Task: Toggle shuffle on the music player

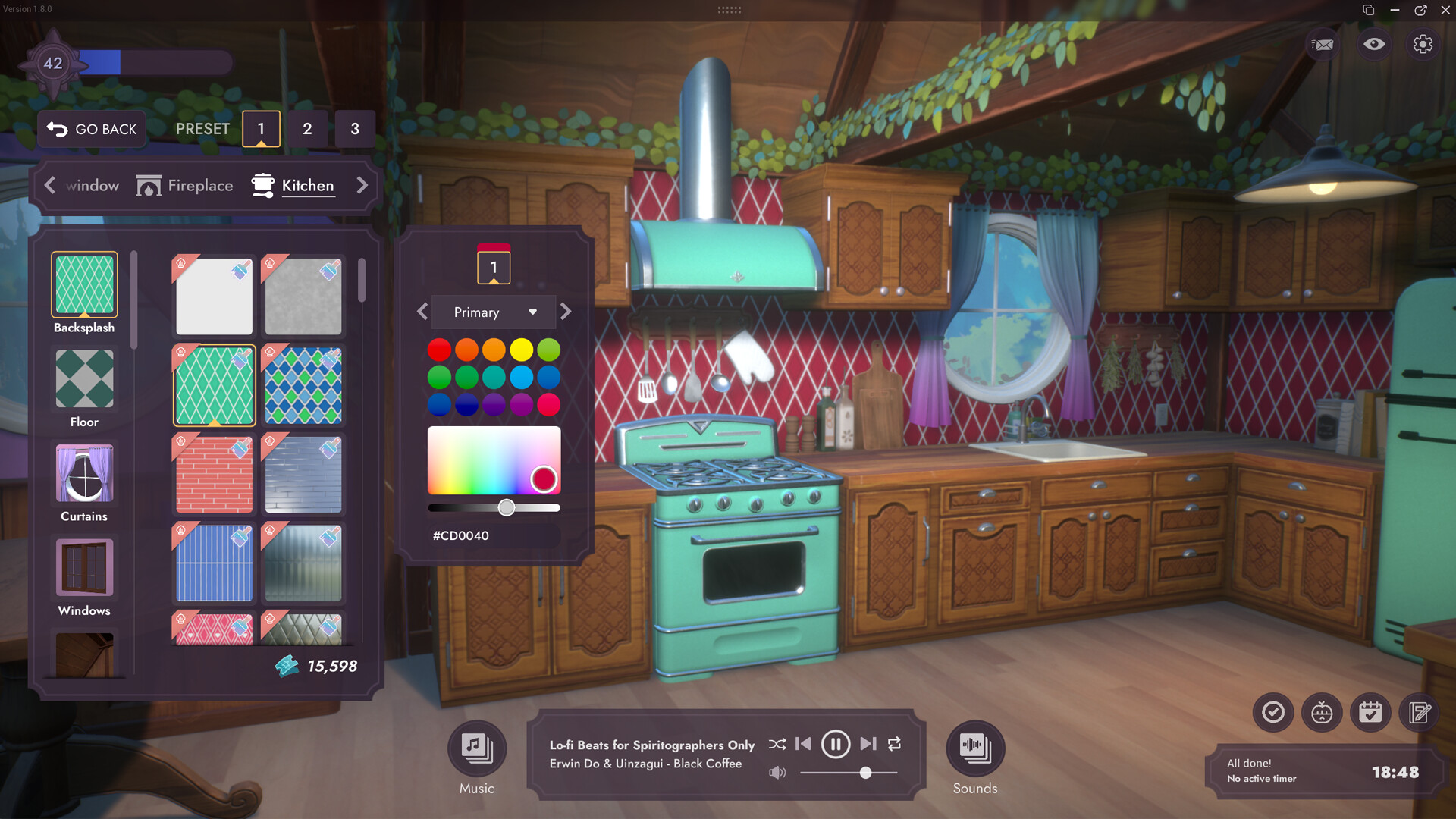Action: click(777, 745)
